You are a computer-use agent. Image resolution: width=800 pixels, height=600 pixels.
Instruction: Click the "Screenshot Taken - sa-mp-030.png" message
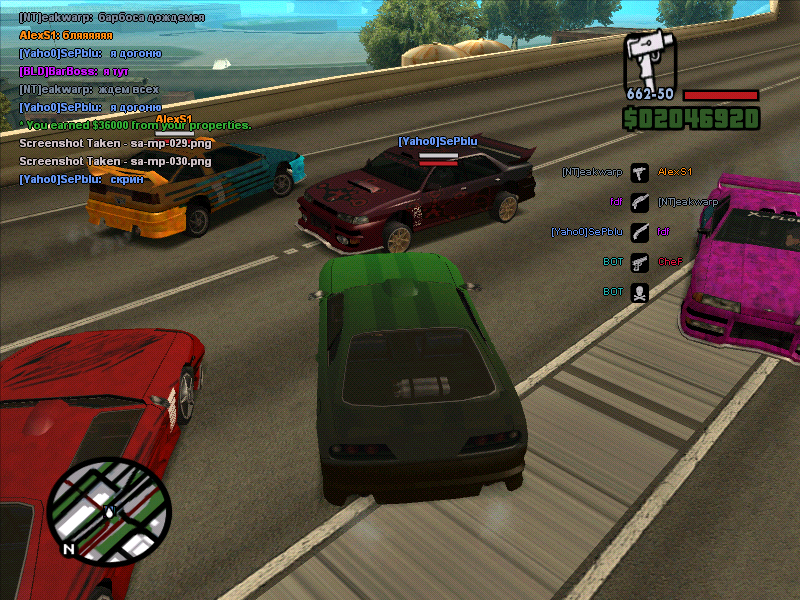[x=115, y=161]
